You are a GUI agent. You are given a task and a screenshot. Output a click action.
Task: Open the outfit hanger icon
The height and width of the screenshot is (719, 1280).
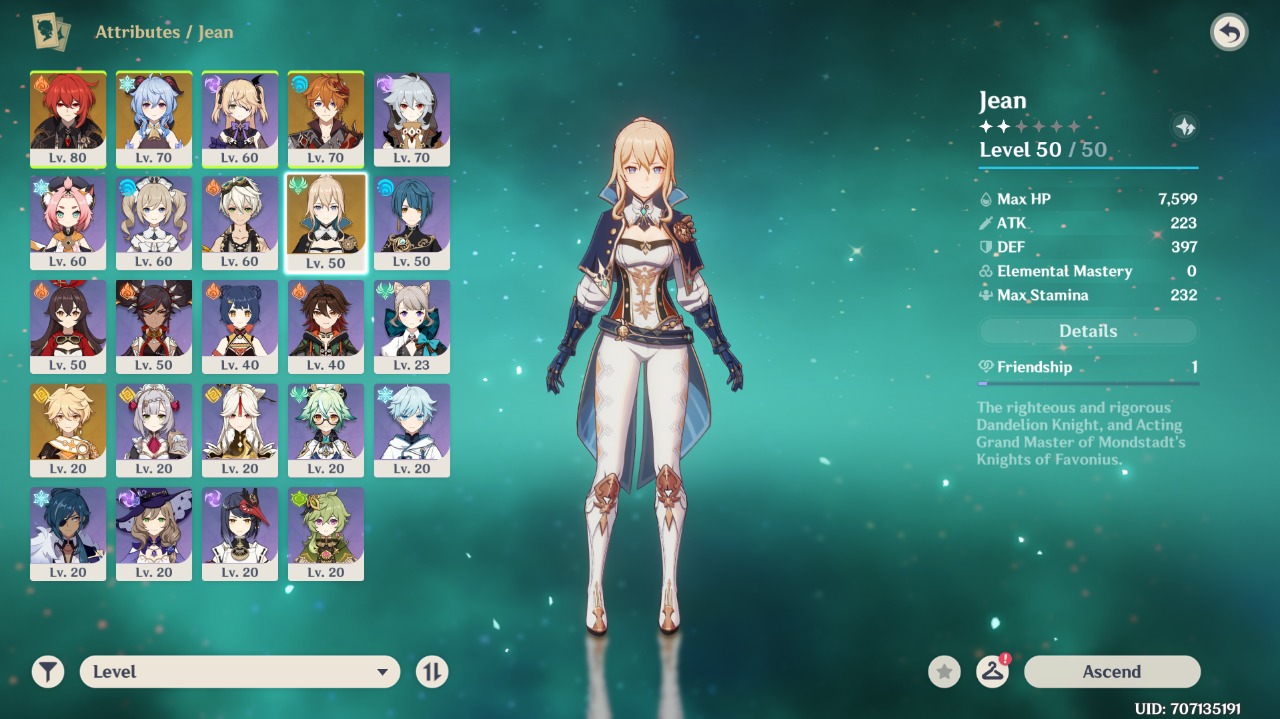[x=992, y=672]
